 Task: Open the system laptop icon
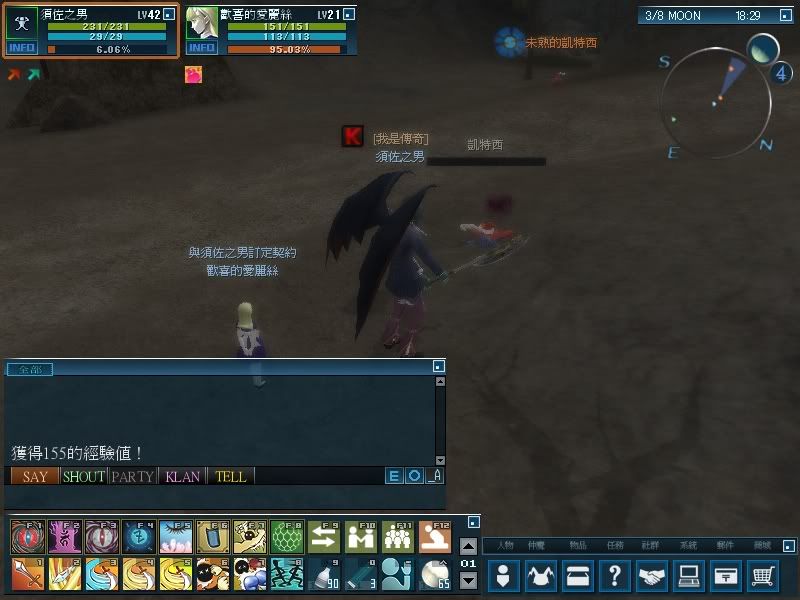(690, 576)
